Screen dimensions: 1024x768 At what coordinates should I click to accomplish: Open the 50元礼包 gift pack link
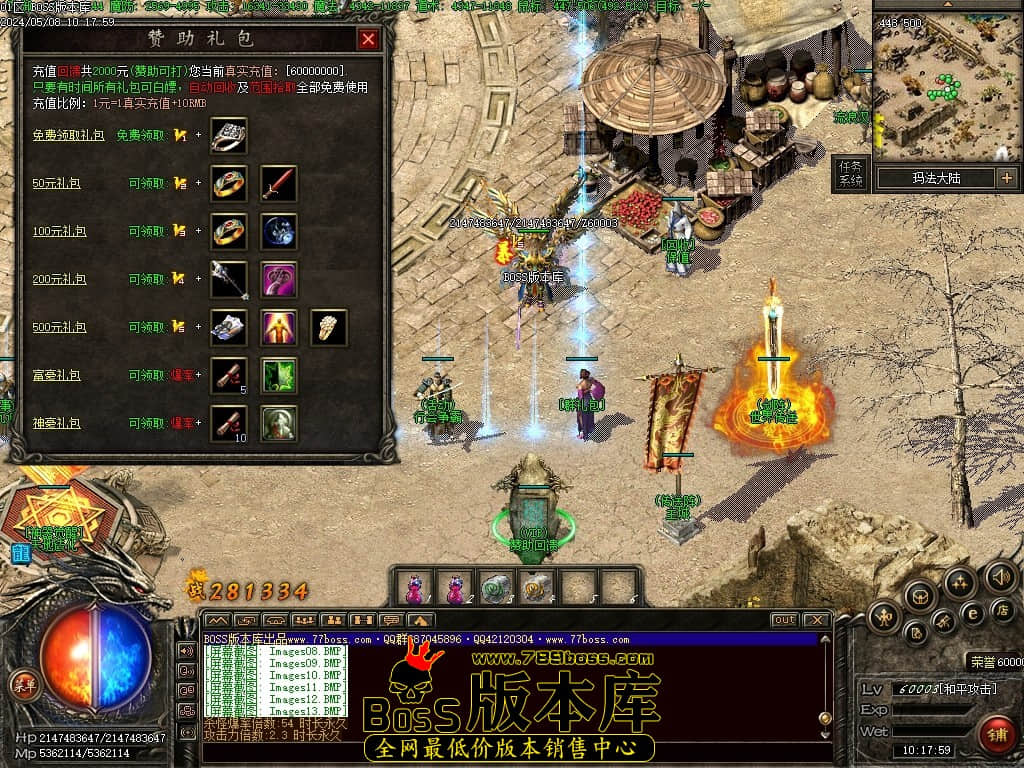pyautogui.click(x=56, y=183)
